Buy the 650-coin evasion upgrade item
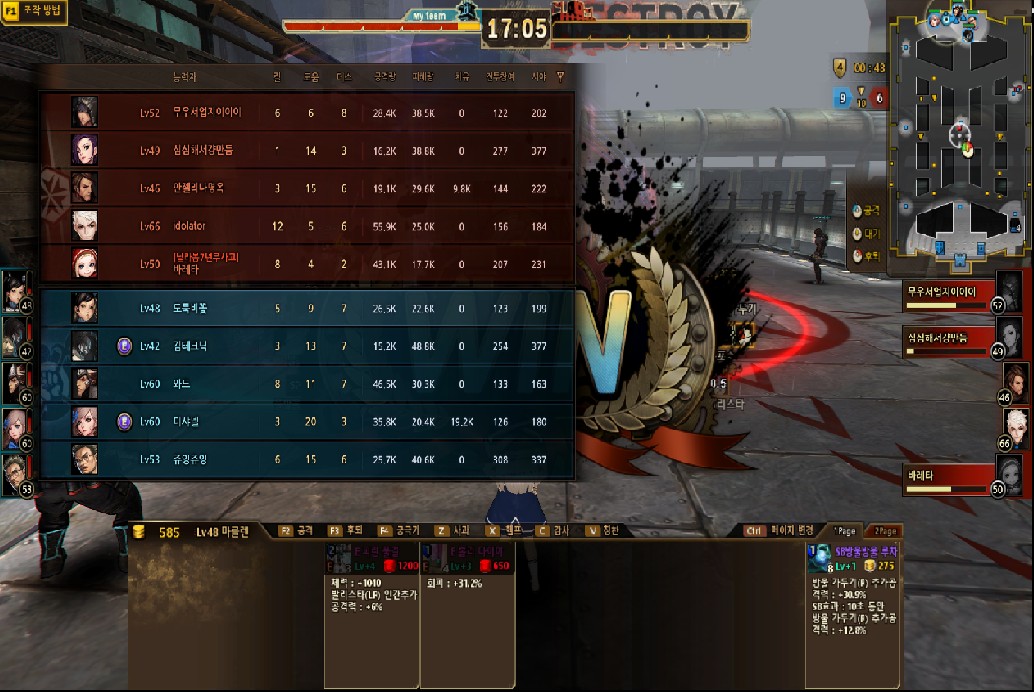Image resolution: width=1034 pixels, height=692 pixels. [467, 565]
